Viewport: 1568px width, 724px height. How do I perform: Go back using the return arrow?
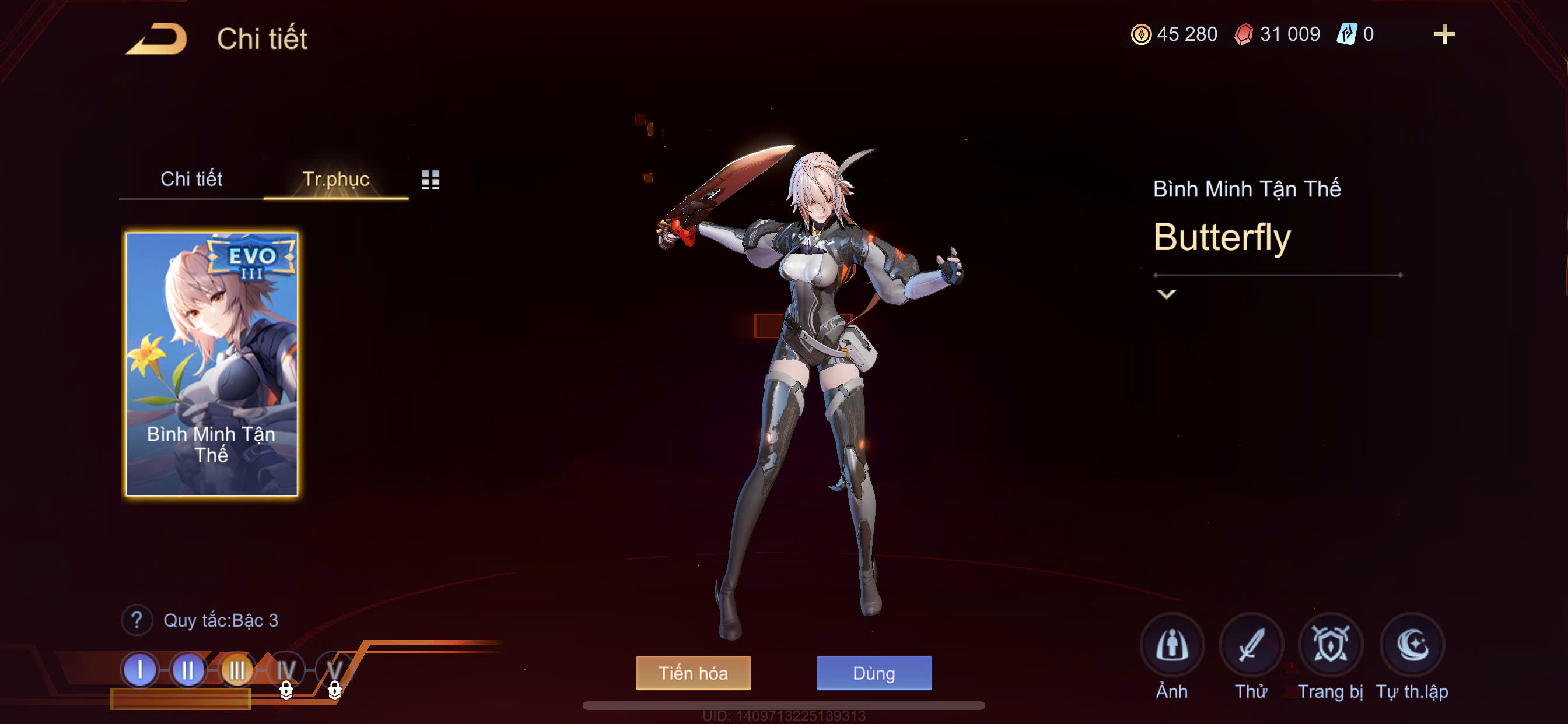157,39
